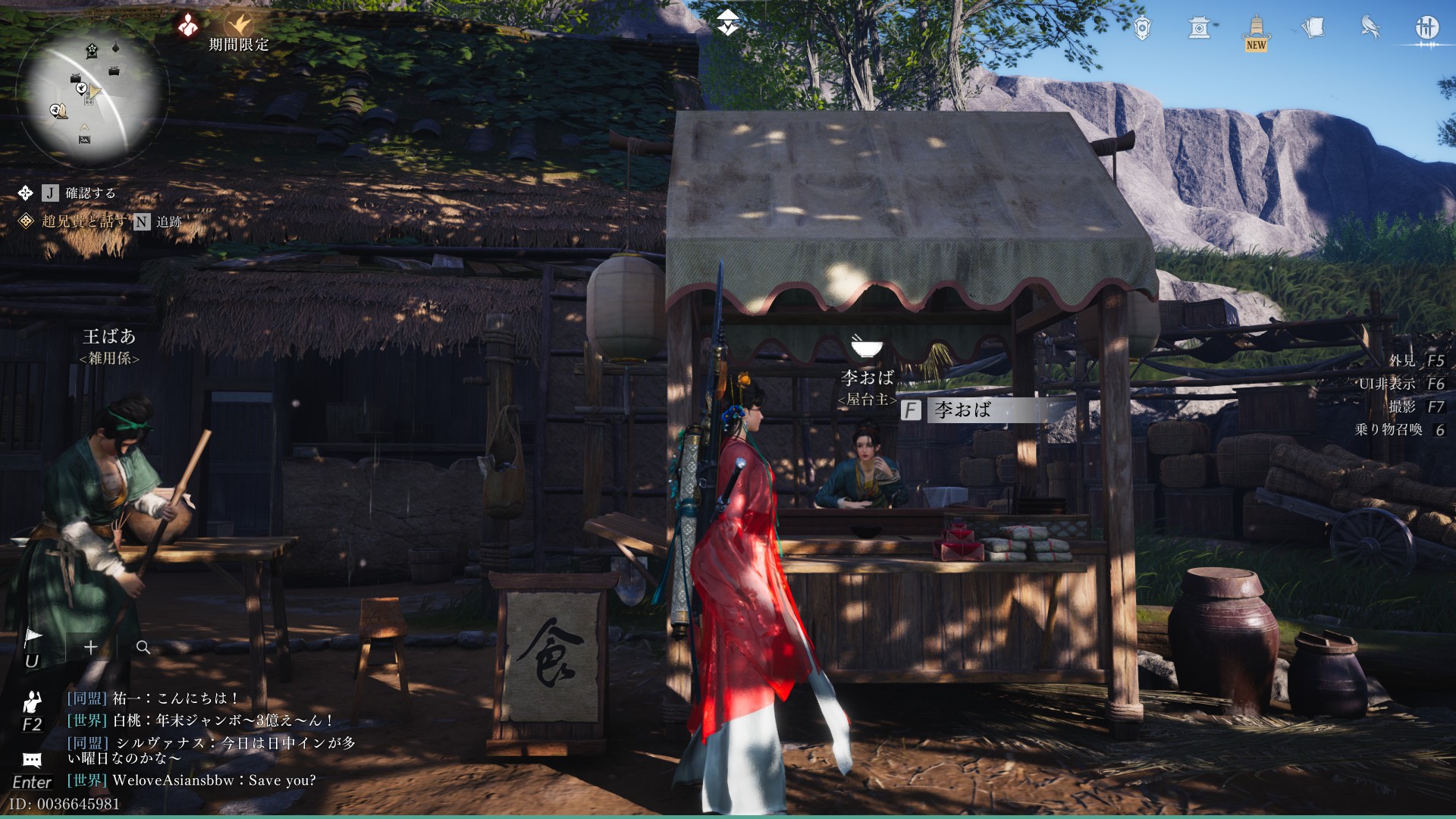The height and width of the screenshot is (819, 1456).
Task: Open the stacked paper sheets icon
Action: 1313,28
